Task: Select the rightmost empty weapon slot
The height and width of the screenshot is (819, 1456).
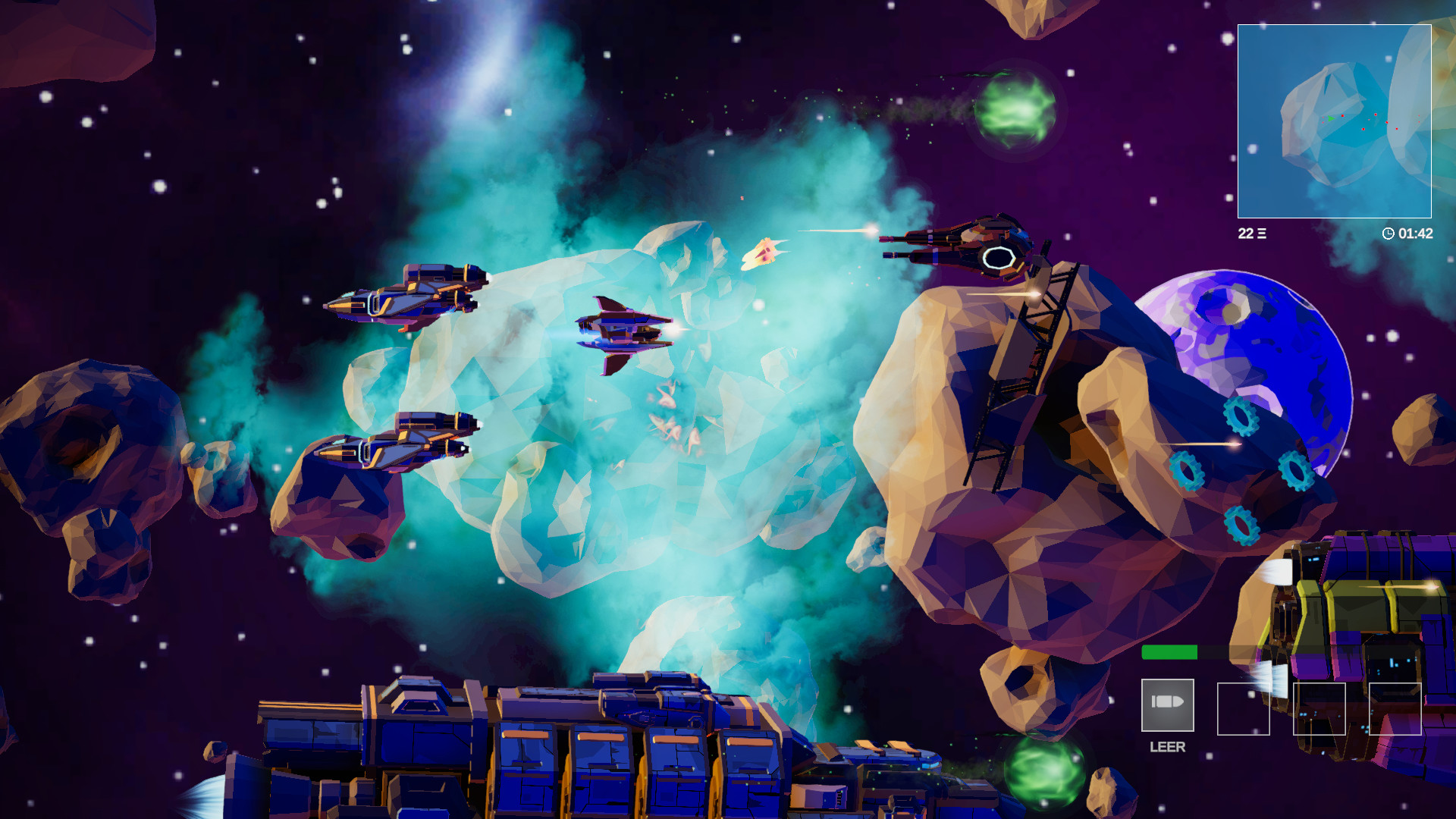Action: point(1395,709)
